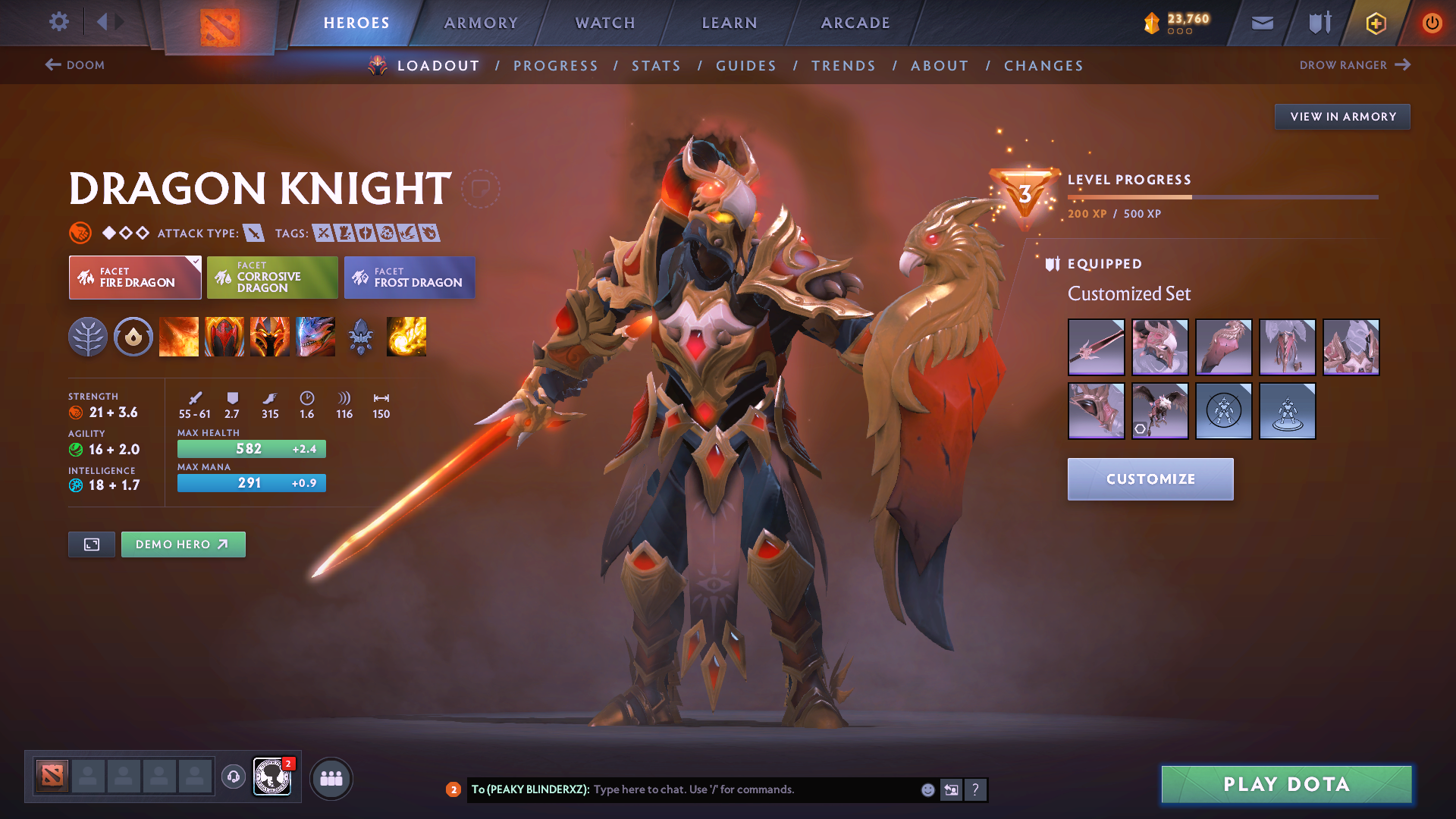
Task: Open the sword thumbnail in Customized Set
Action: [1096, 347]
